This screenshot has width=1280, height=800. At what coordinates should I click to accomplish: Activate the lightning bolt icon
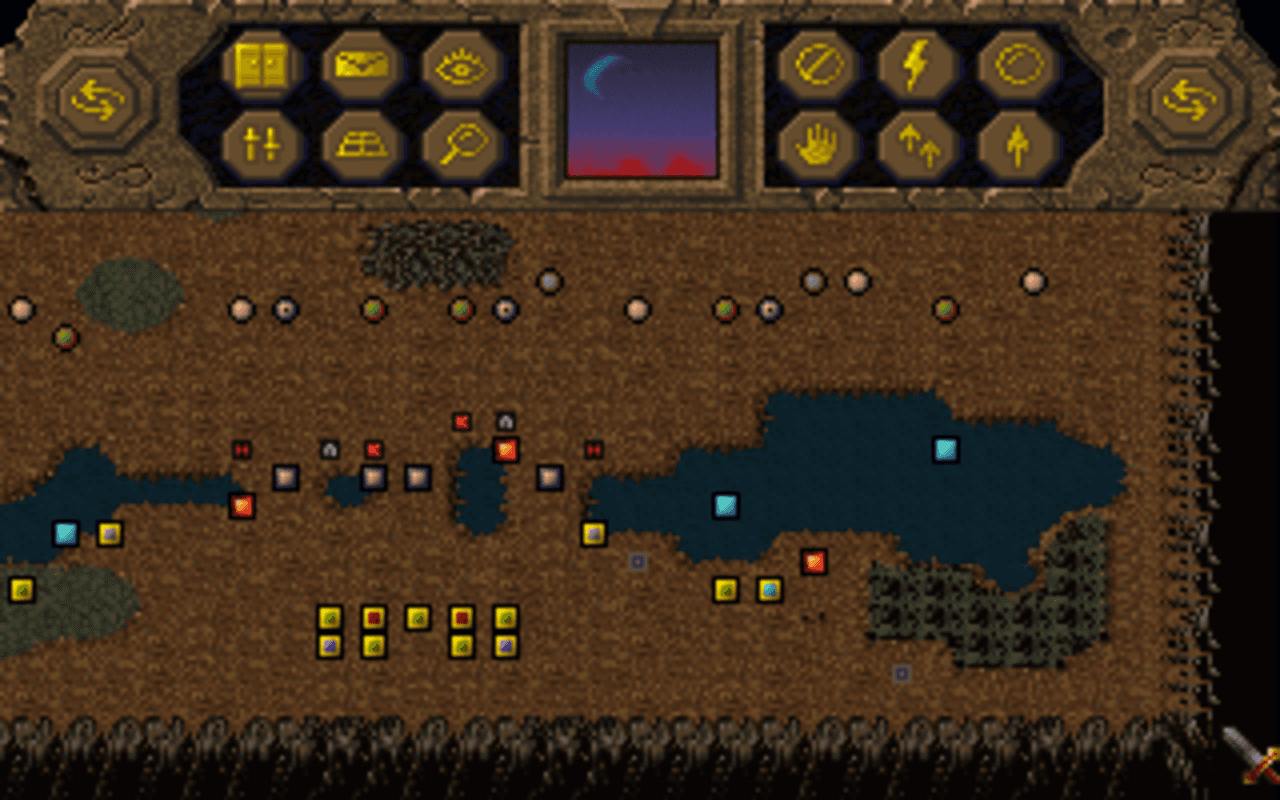tap(915, 65)
